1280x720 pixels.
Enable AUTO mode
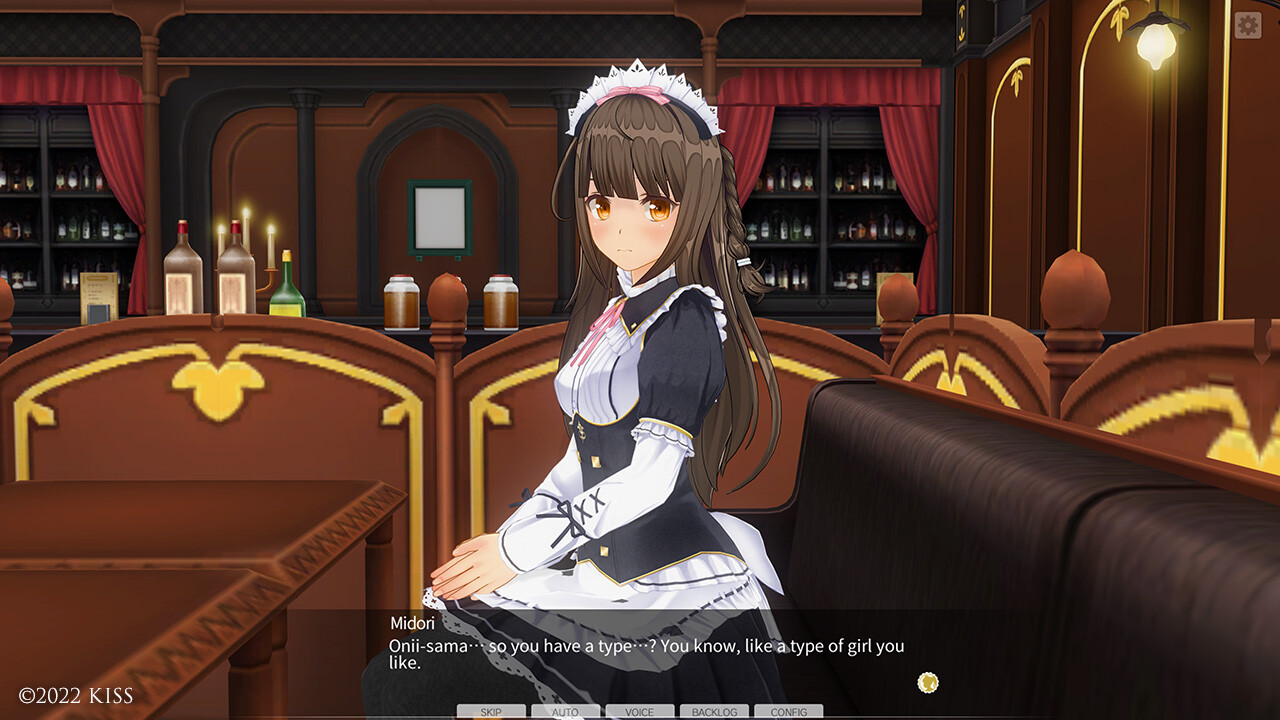pos(564,711)
